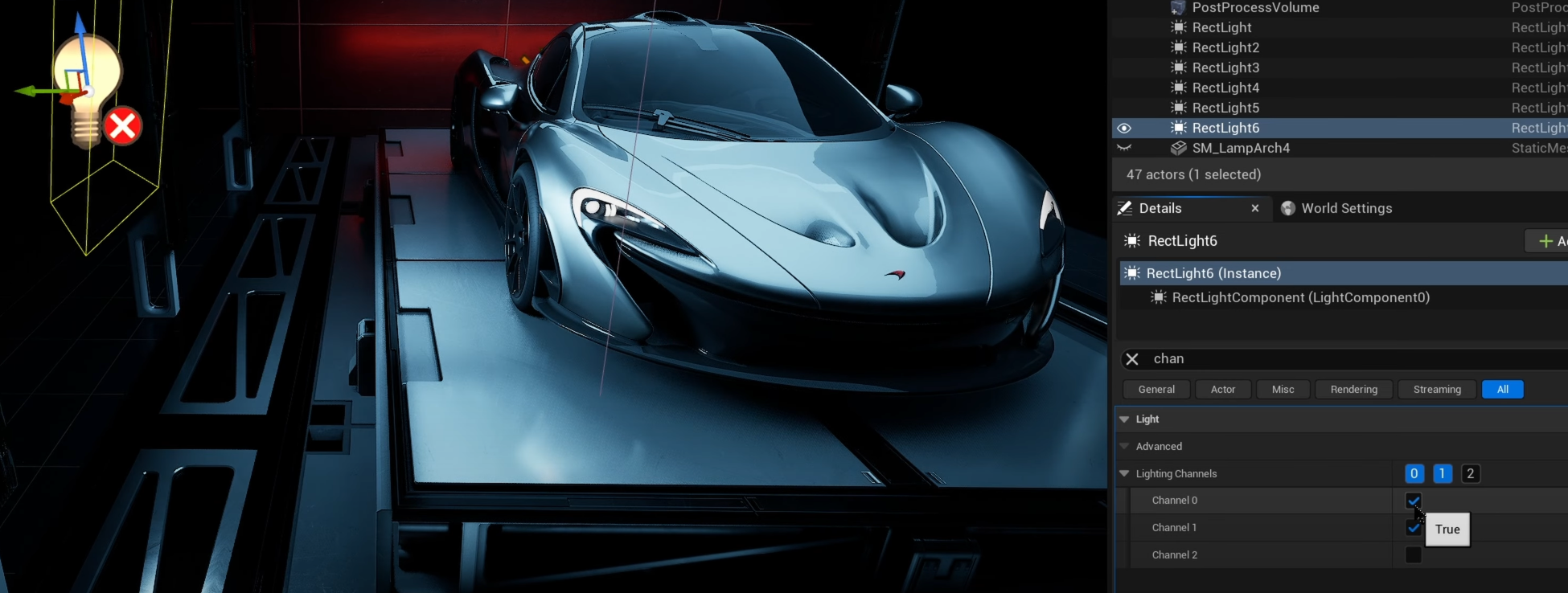Show the Streaming filter category
This screenshot has height=593, width=1568.
point(1437,390)
